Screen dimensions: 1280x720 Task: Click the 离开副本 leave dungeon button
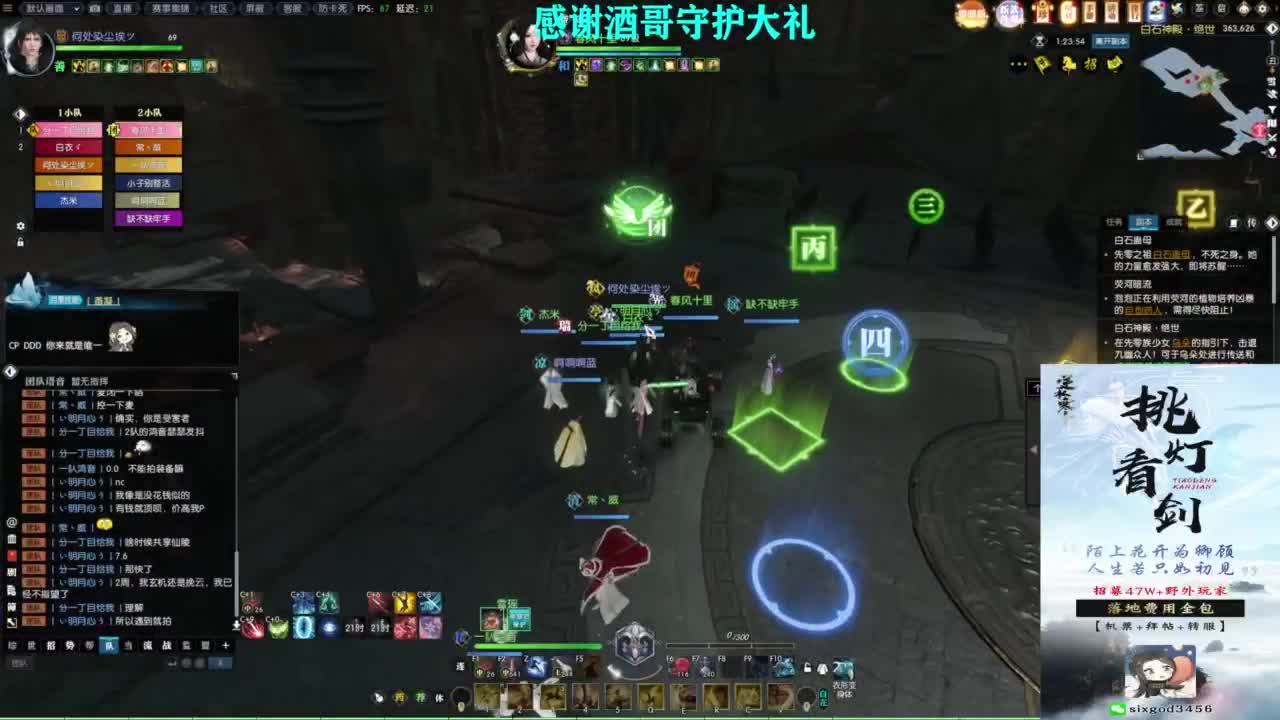coord(1111,42)
